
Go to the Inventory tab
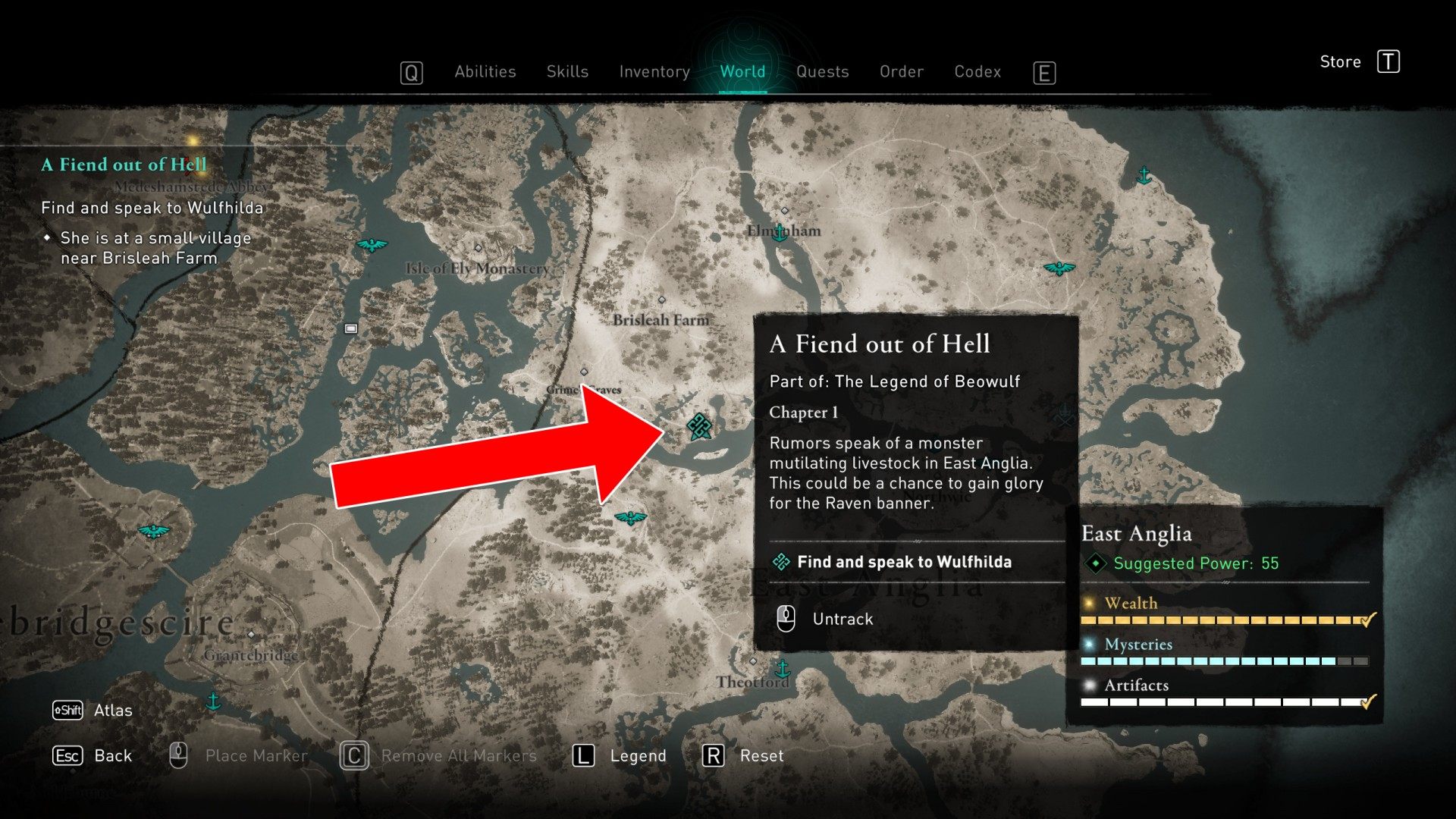(x=654, y=72)
